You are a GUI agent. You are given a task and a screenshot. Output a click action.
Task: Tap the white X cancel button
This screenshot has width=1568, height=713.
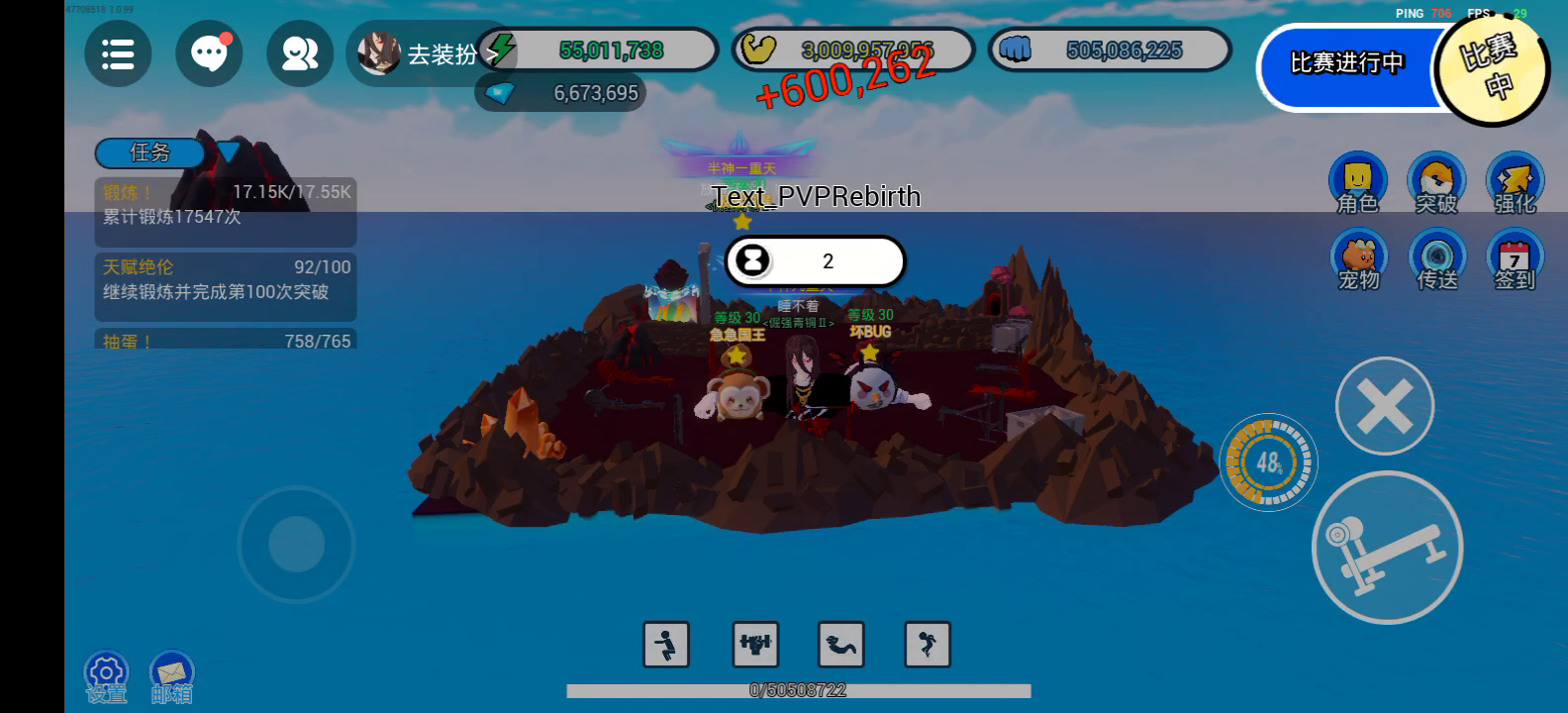[1384, 406]
